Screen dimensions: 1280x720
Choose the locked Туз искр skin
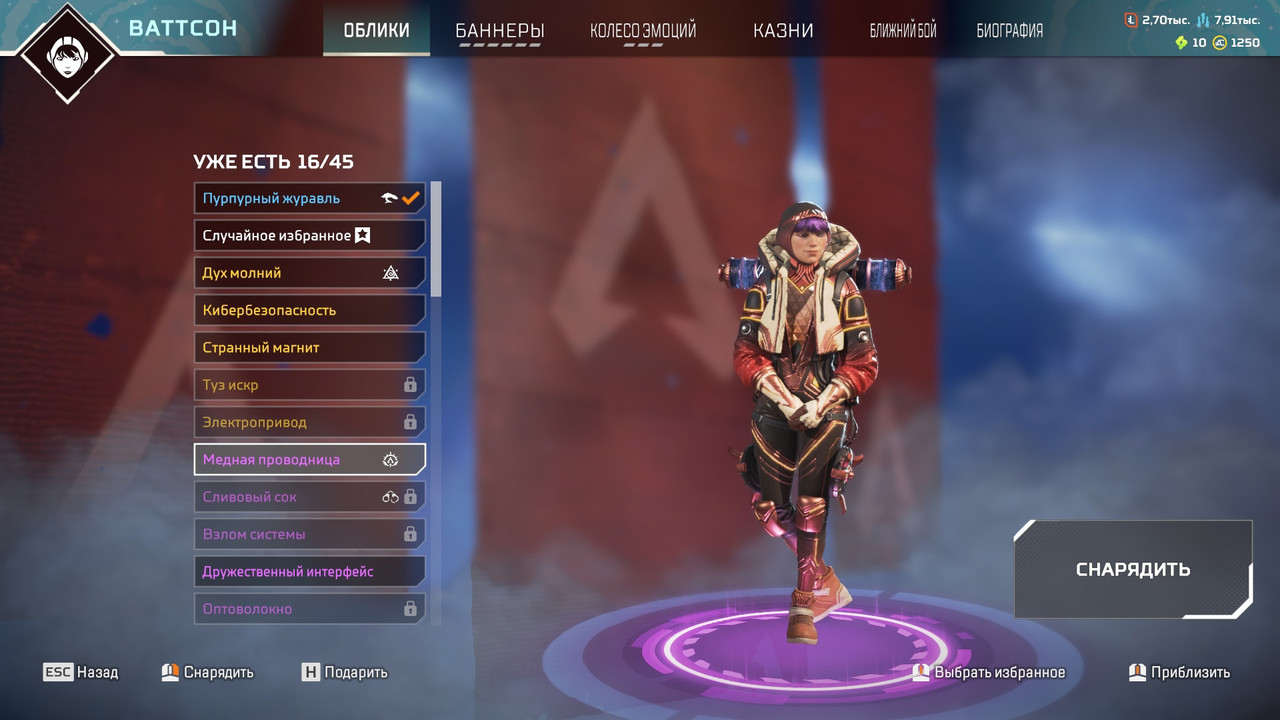[x=309, y=385]
